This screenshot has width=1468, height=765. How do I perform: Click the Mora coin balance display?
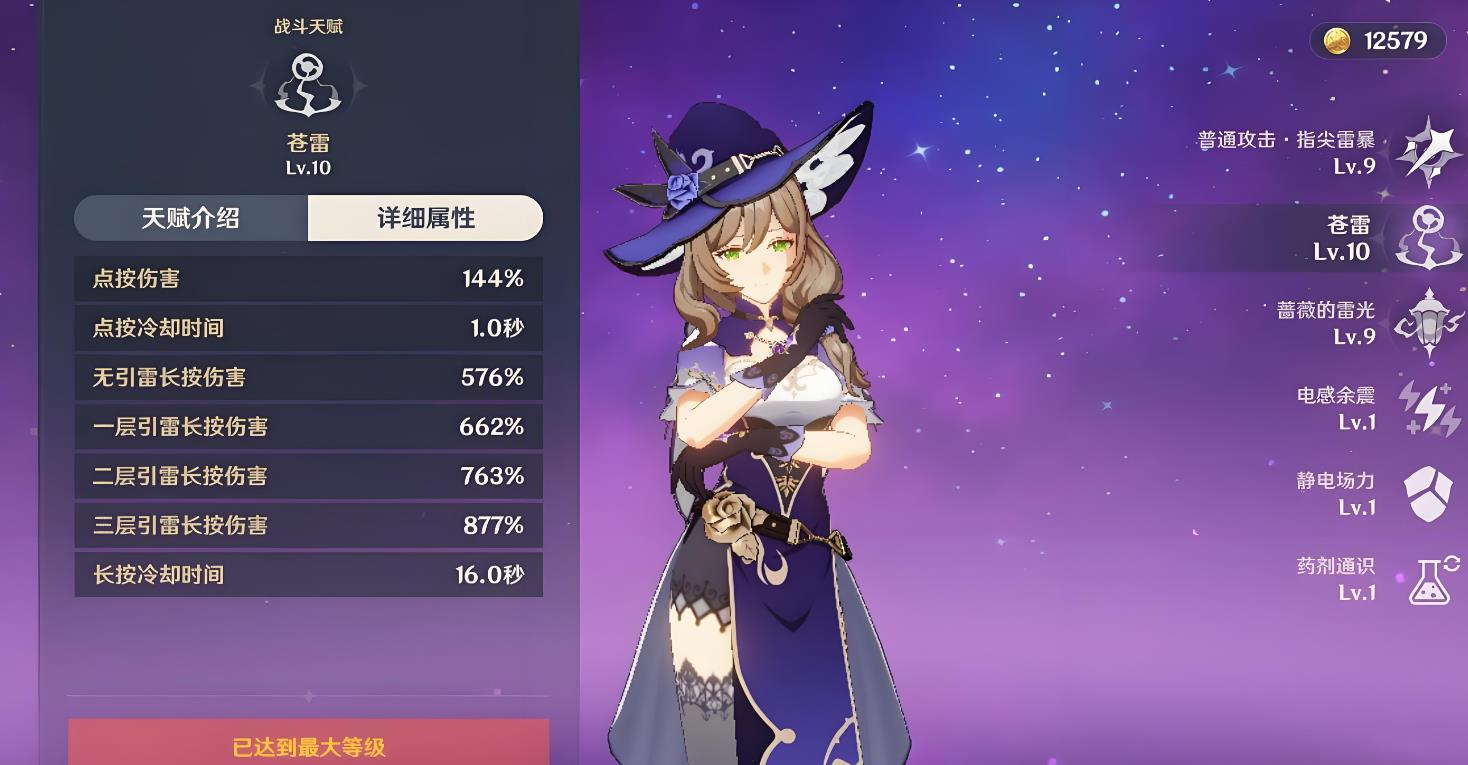click(1379, 40)
